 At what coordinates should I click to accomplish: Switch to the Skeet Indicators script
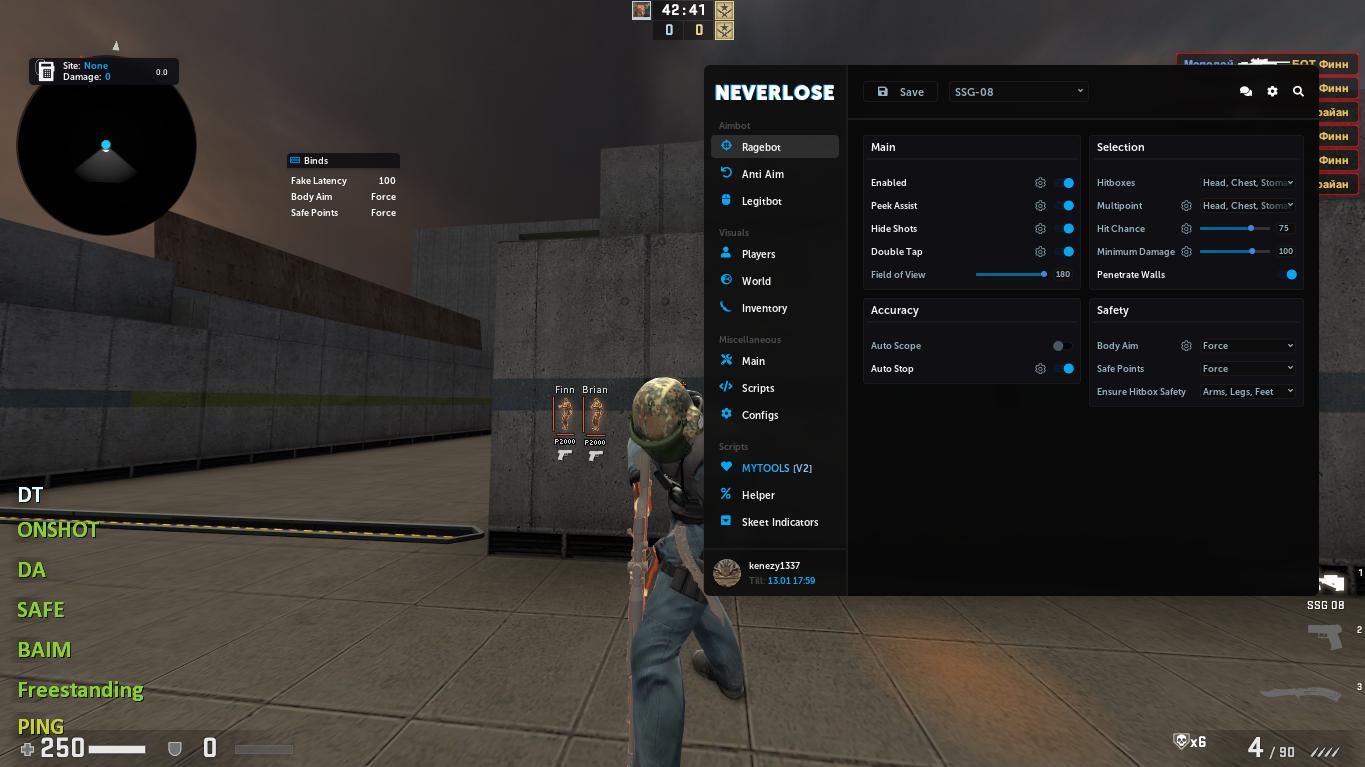click(x=780, y=521)
